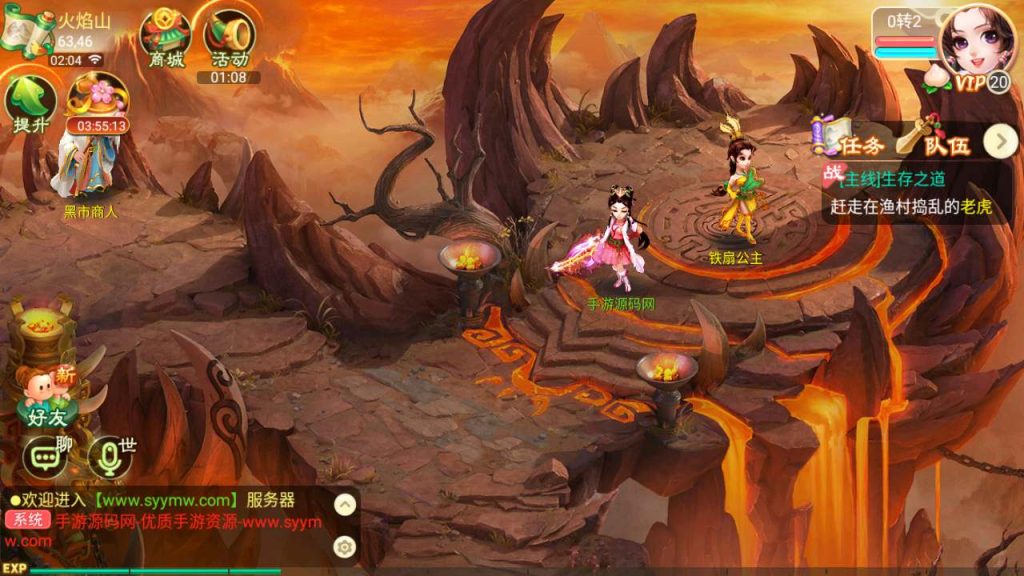
Task: Switch to the 任务 quest tab
Action: pyautogui.click(x=850, y=144)
